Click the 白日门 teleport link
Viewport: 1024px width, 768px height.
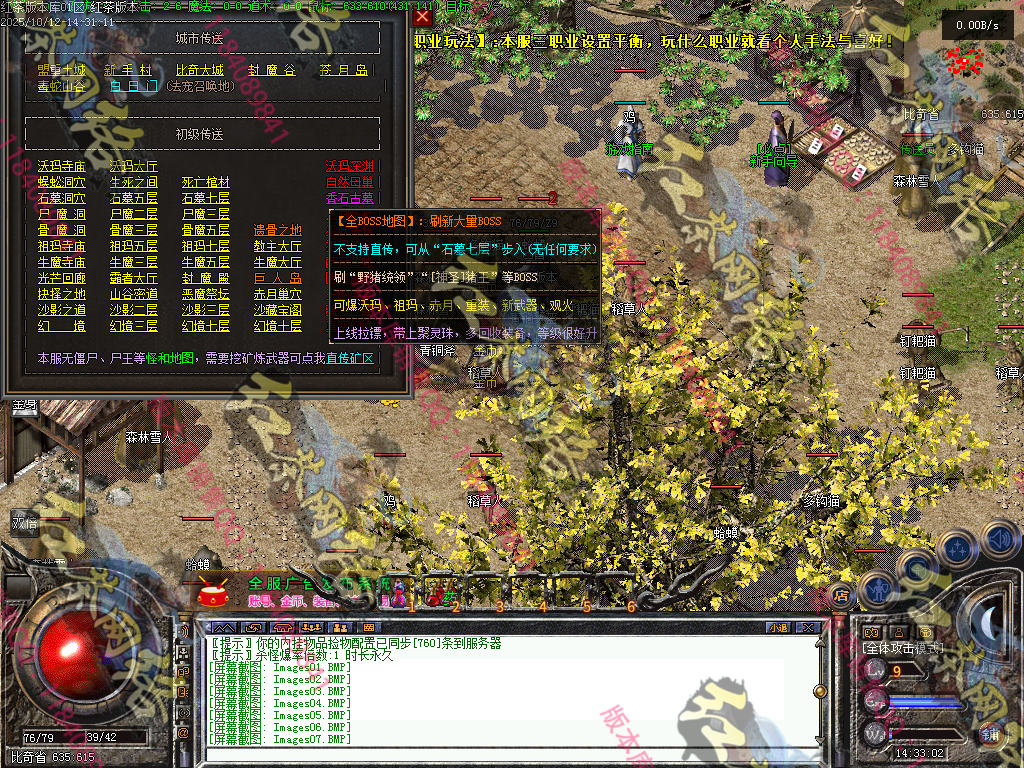133,86
